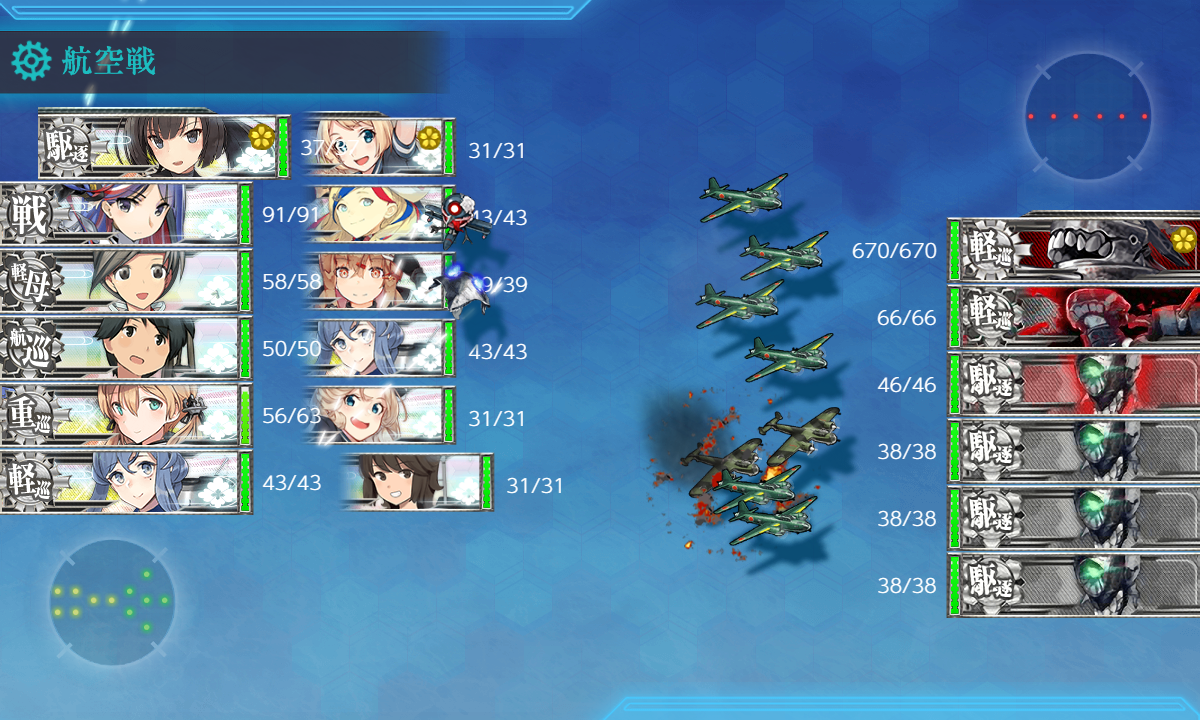Select the battleship card with 91/91 HP
Viewport: 1200px width, 720px height.
click(x=125, y=215)
